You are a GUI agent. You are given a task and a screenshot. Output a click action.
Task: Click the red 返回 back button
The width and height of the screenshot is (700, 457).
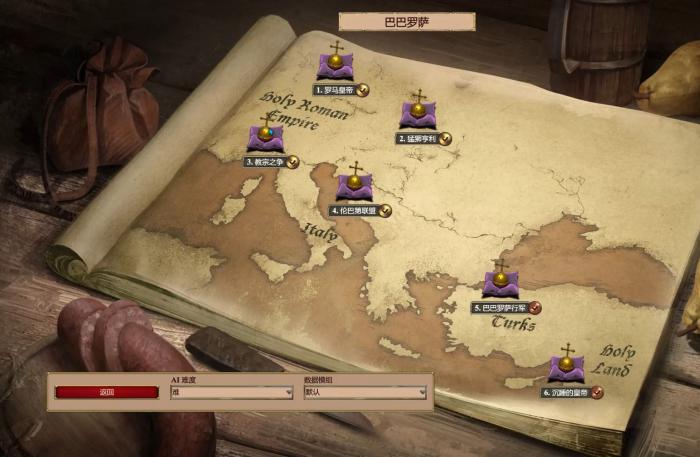click(x=107, y=392)
